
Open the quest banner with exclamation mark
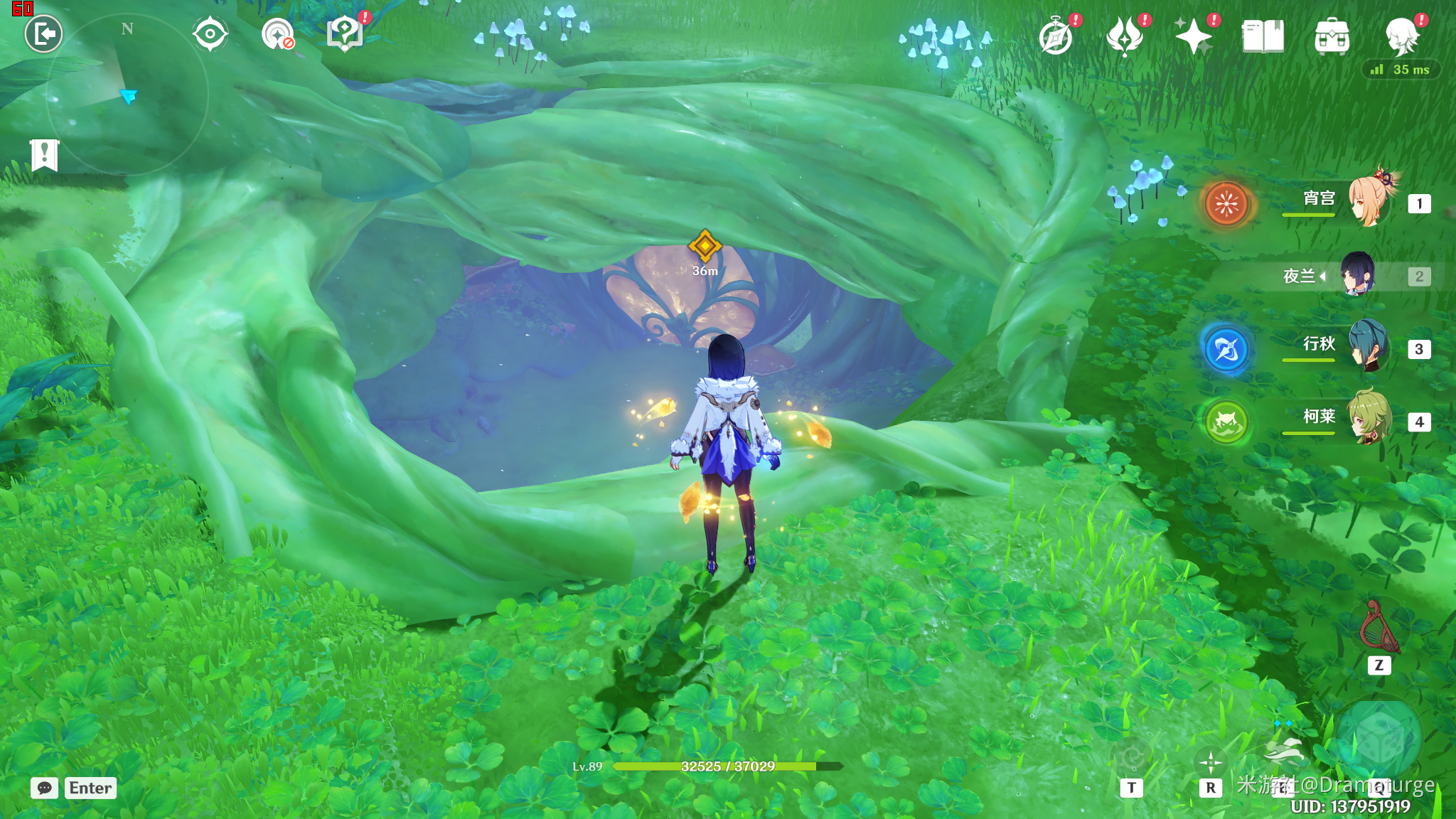point(44,154)
